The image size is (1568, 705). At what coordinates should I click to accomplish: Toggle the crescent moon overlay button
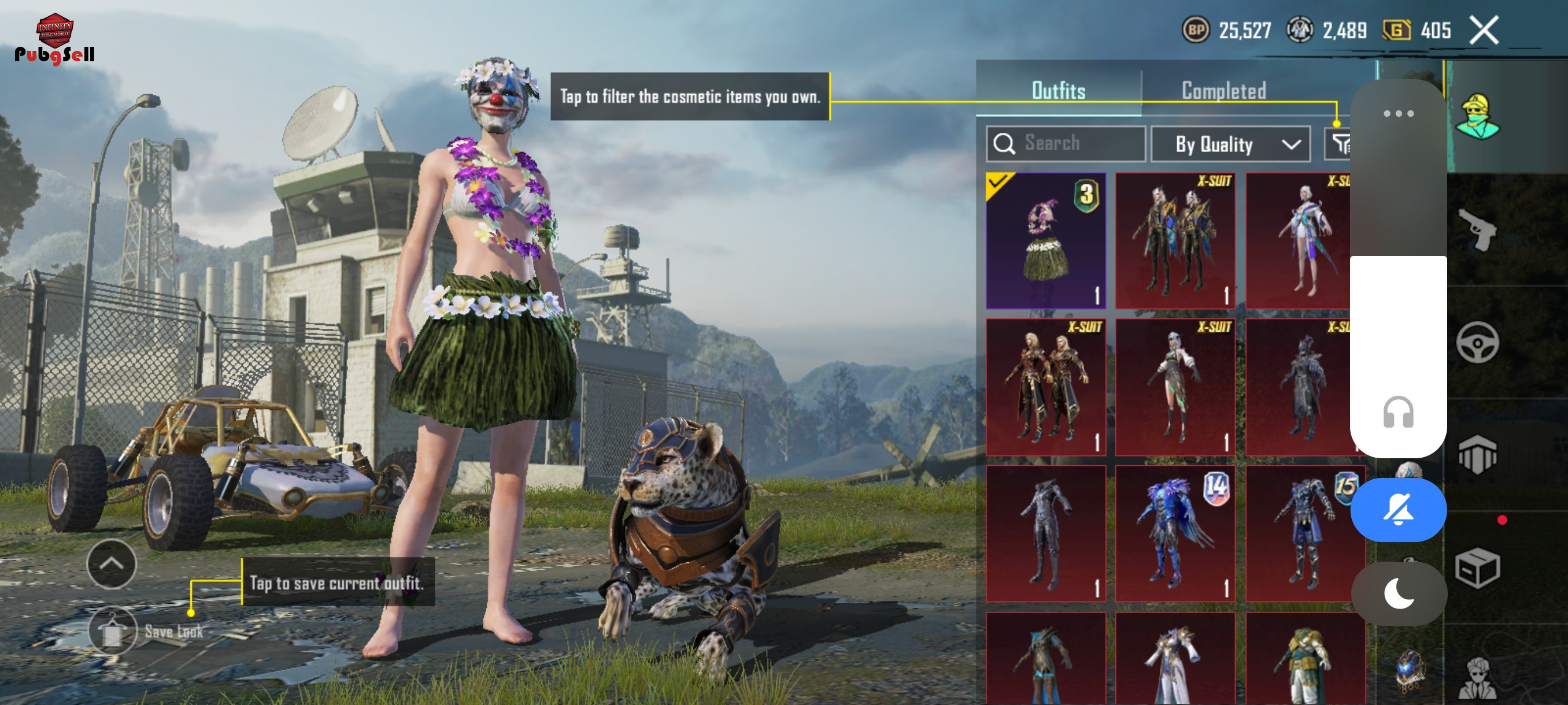pos(1398,593)
